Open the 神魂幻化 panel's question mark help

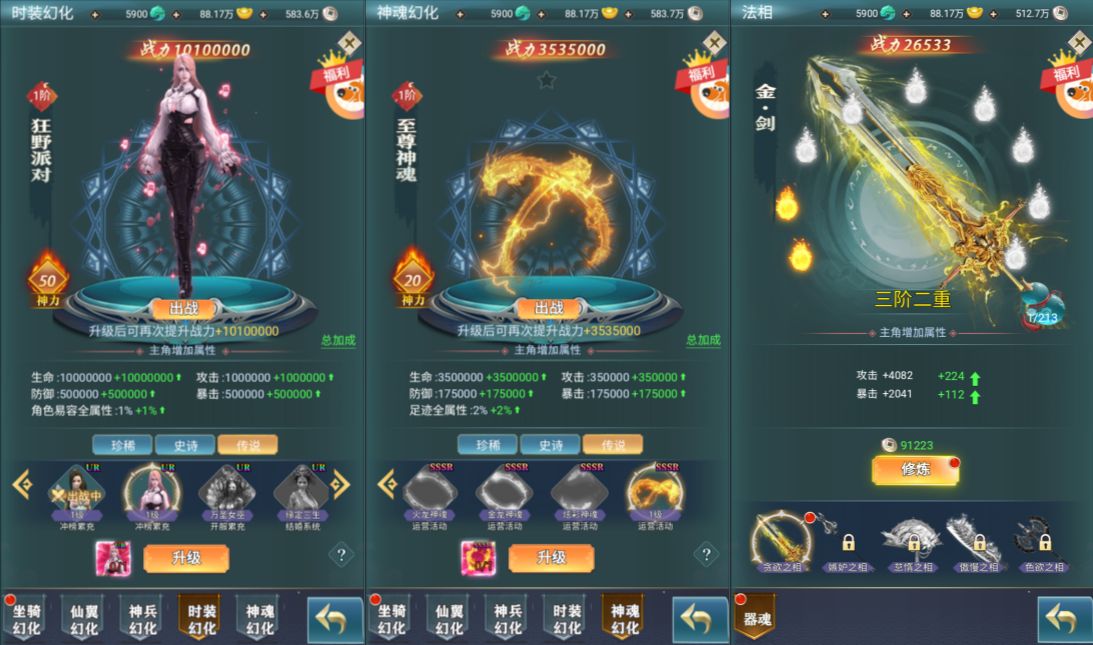[706, 553]
